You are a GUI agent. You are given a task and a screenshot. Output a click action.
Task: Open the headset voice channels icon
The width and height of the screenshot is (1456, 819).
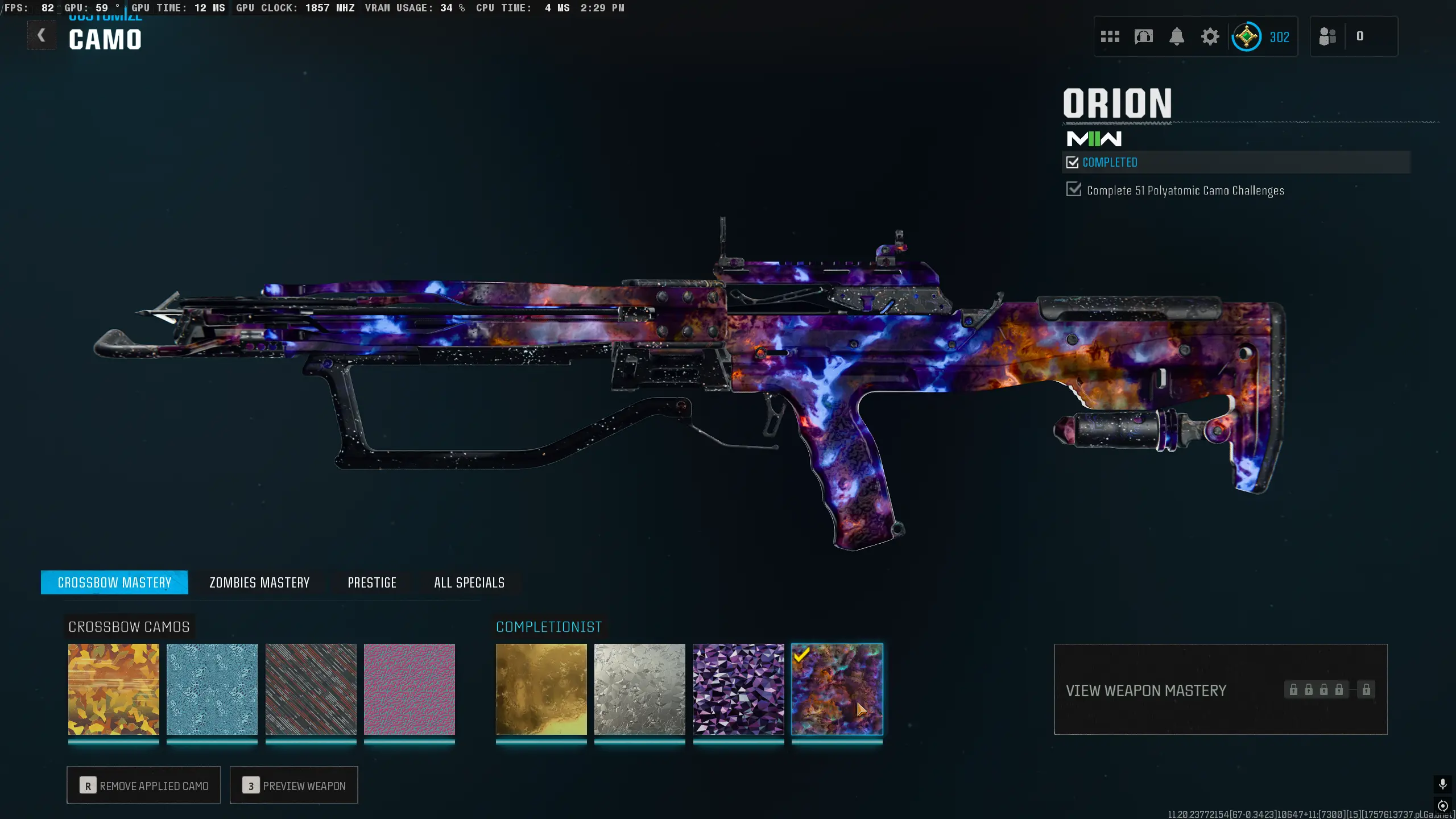tap(1143, 37)
